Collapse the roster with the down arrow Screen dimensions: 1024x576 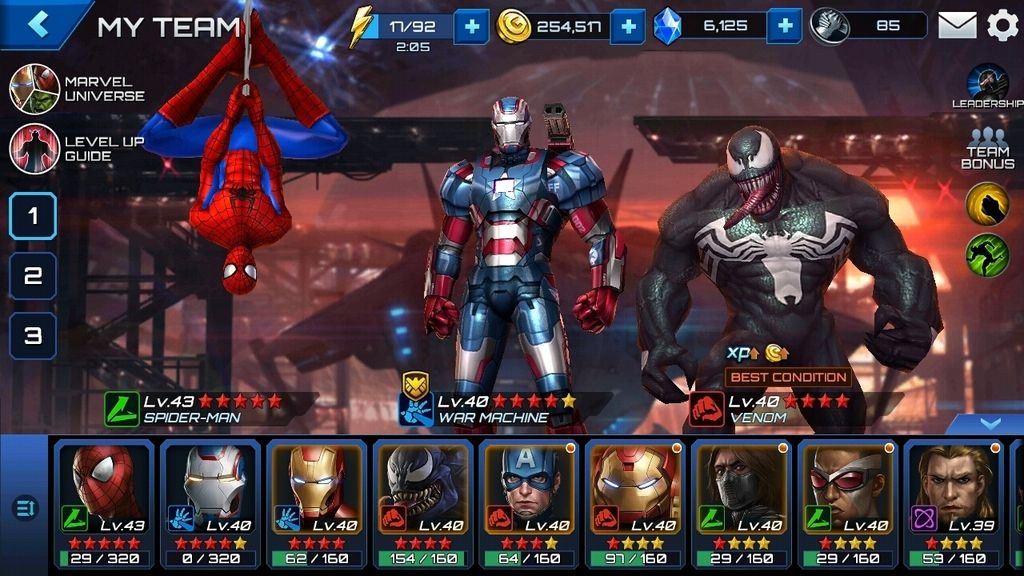point(989,424)
